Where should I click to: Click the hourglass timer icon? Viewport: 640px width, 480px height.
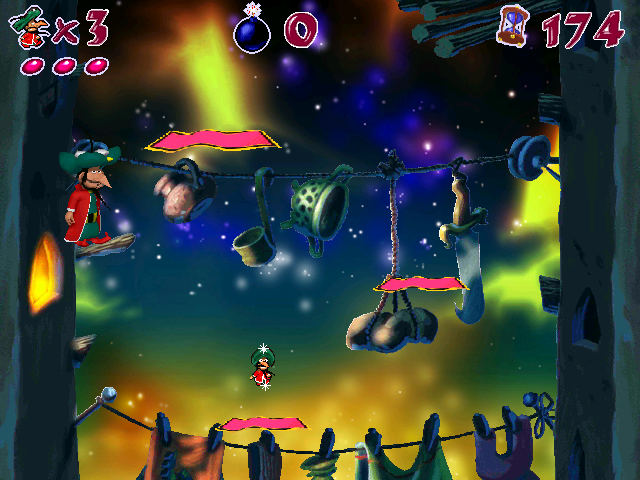(511, 25)
